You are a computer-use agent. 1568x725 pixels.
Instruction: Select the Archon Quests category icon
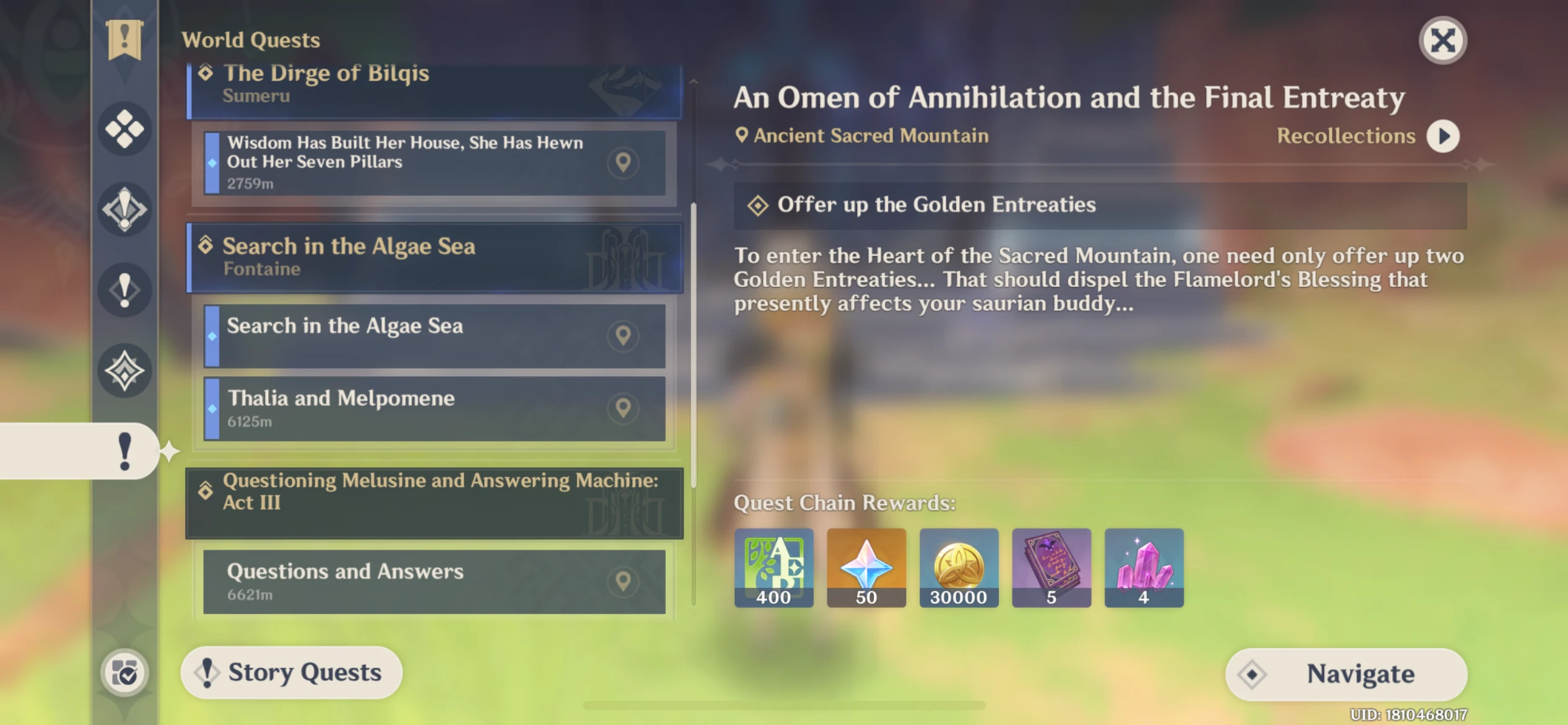click(124, 209)
